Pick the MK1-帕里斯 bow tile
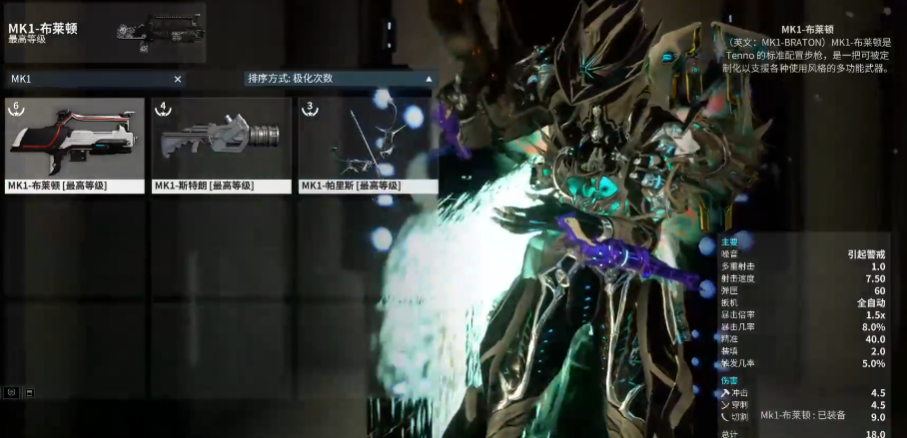This screenshot has width=907, height=438. 367,145
